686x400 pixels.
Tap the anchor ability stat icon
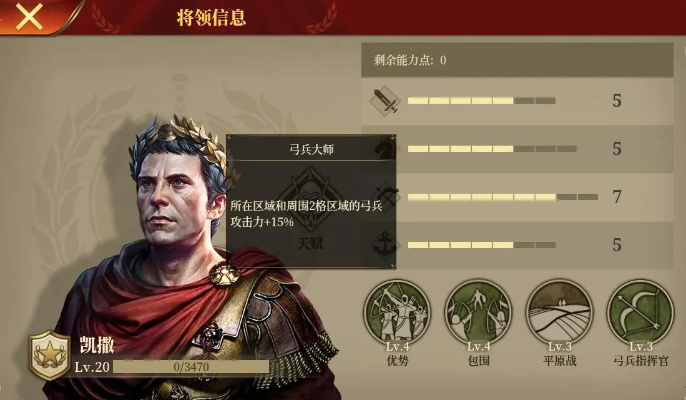(386, 244)
